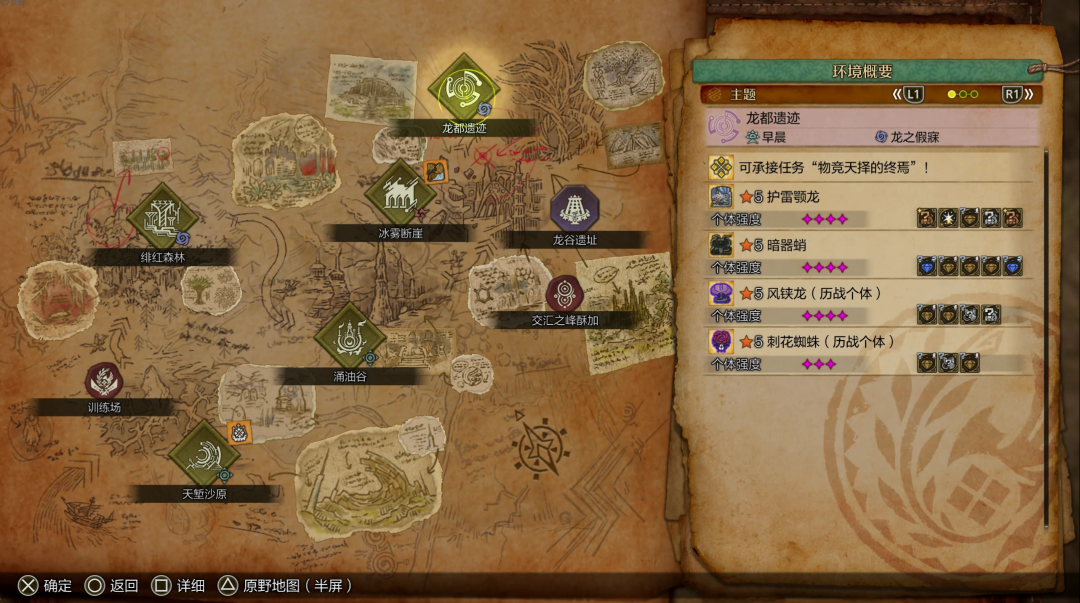Go to the 训练场 marker

point(104,381)
